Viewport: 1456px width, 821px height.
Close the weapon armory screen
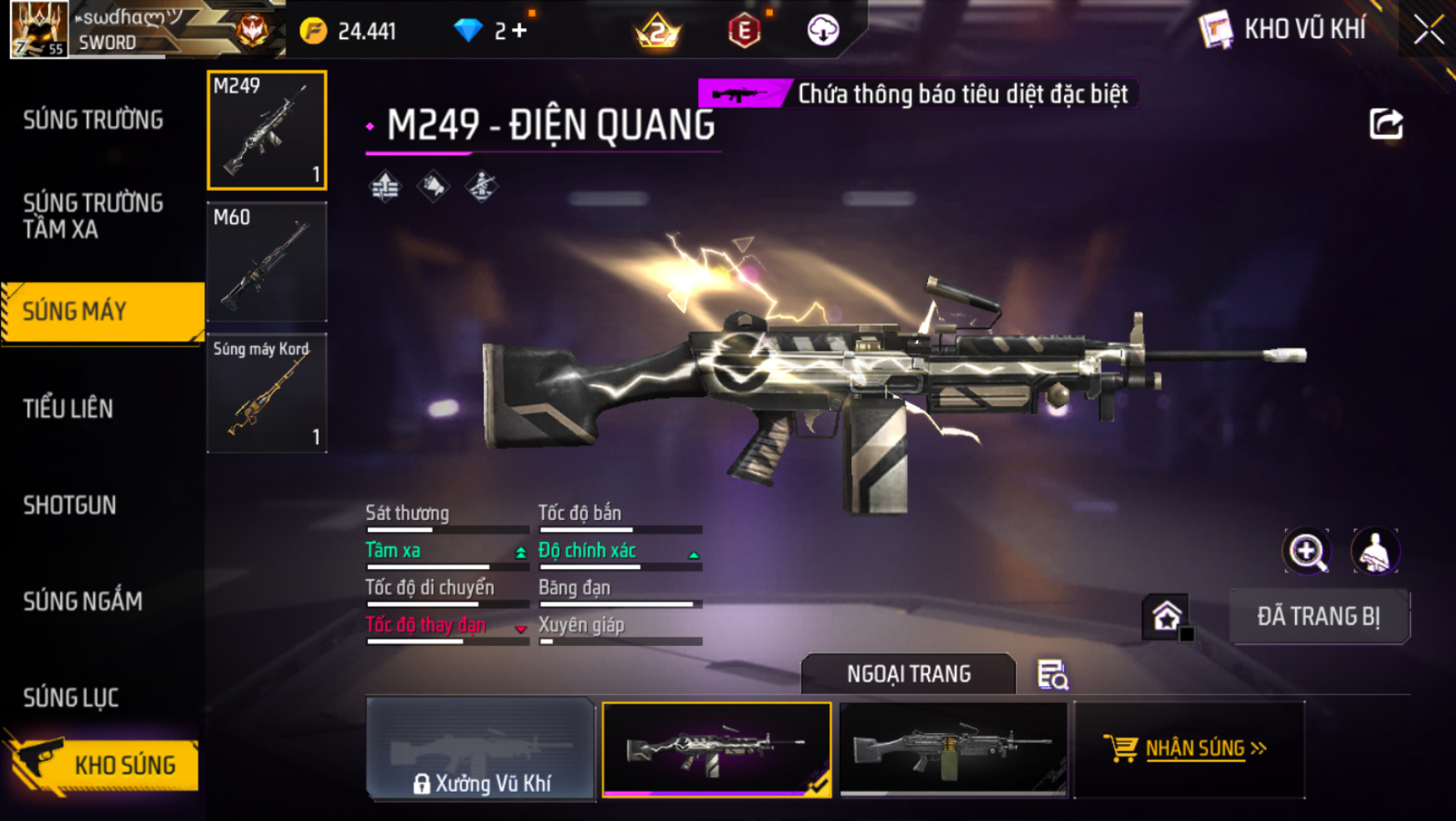coord(1428,31)
